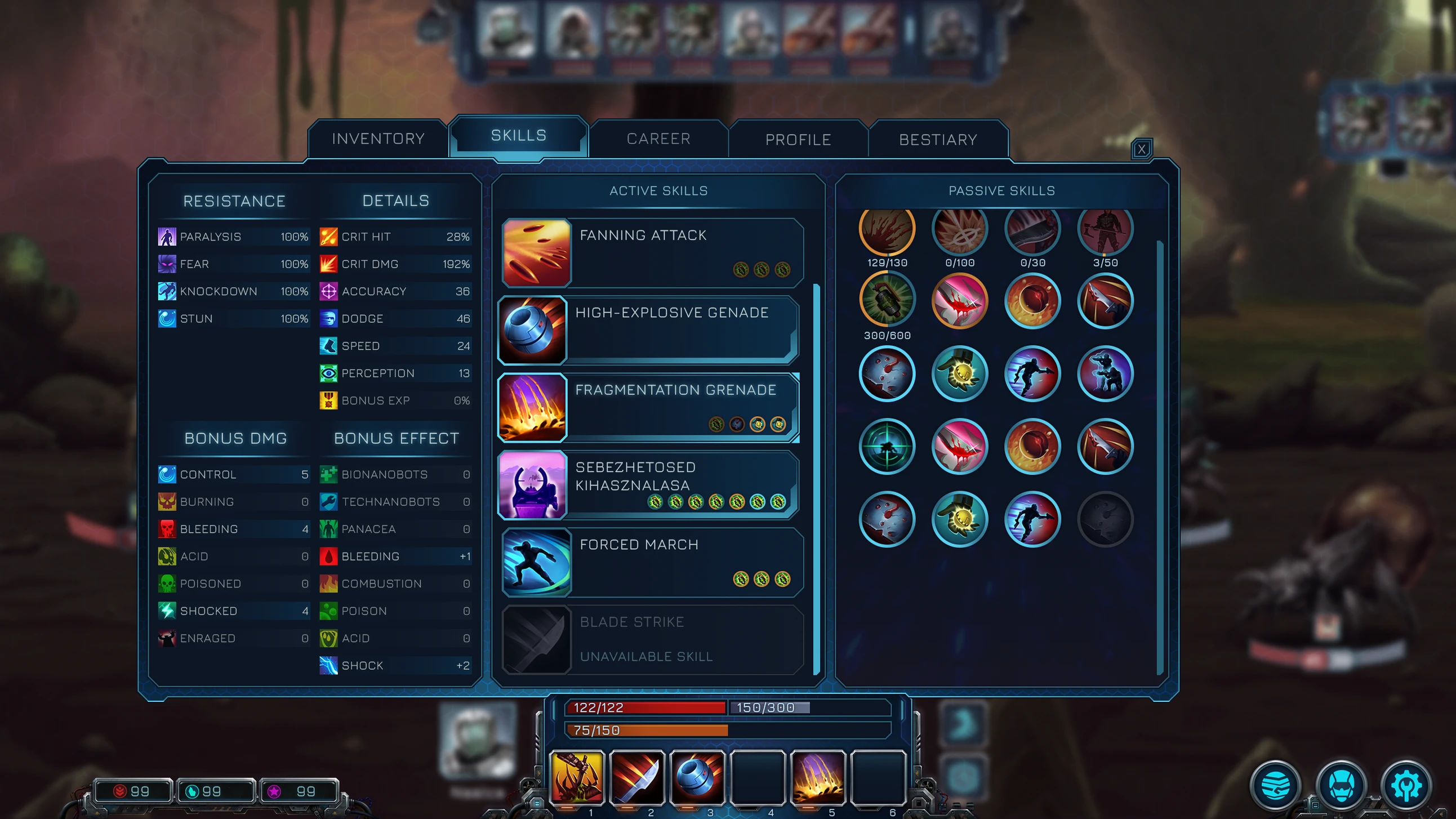Image resolution: width=1456 pixels, height=819 pixels.
Task: Open the Bestiary tab
Action: [938, 140]
